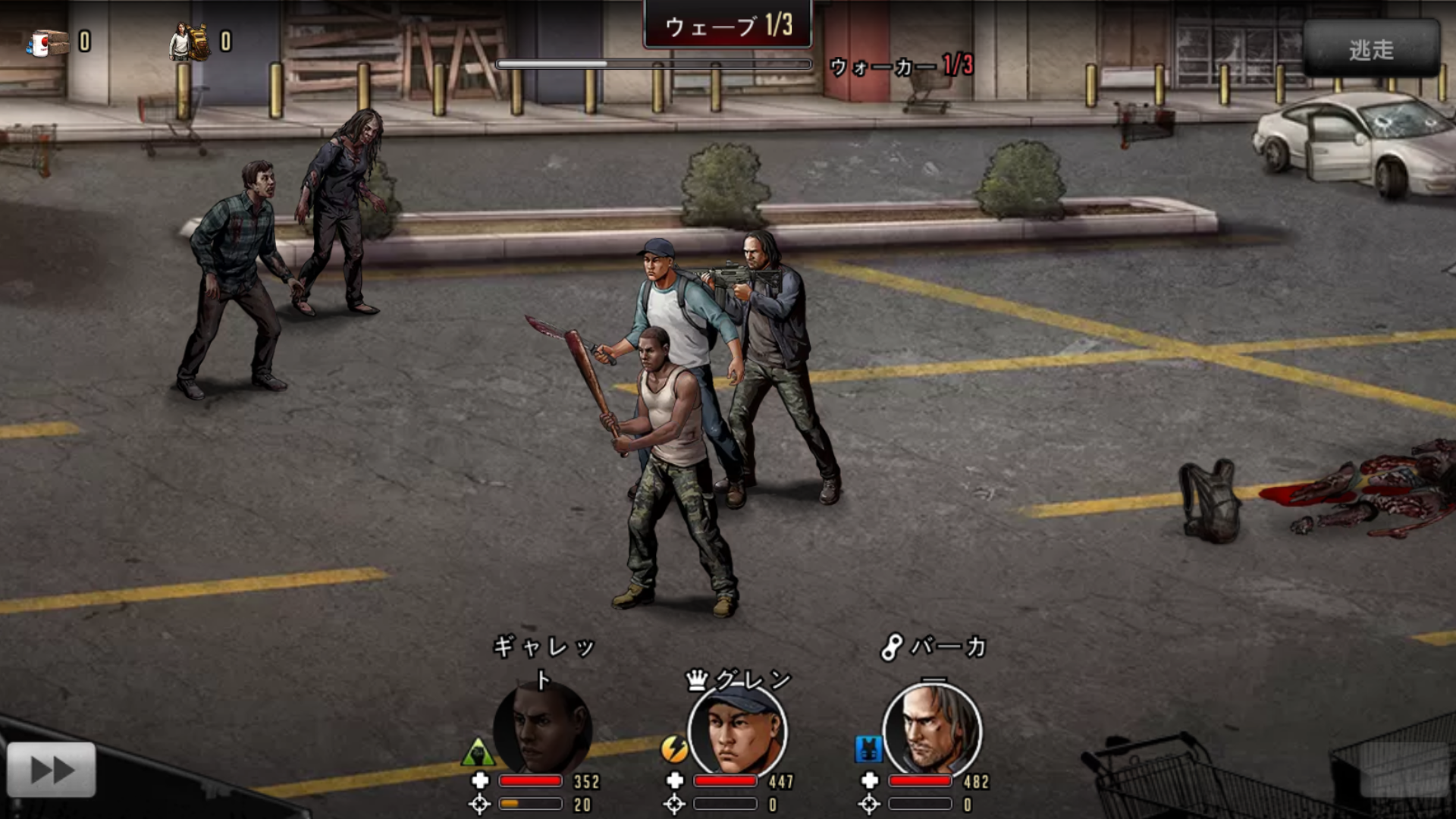Select Garrett's character portrait

pos(542,729)
